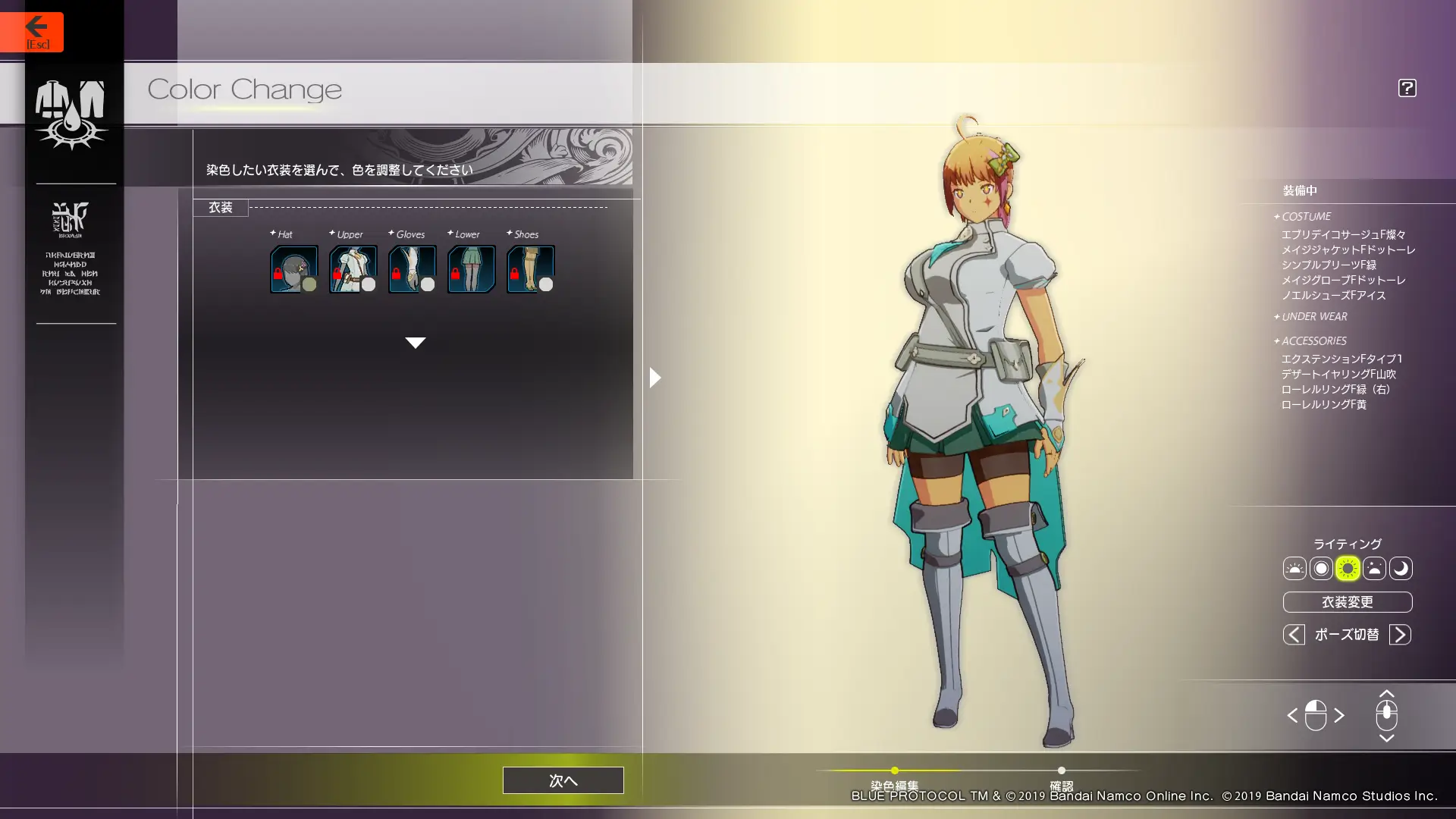Open the help question mark icon

tap(1407, 88)
